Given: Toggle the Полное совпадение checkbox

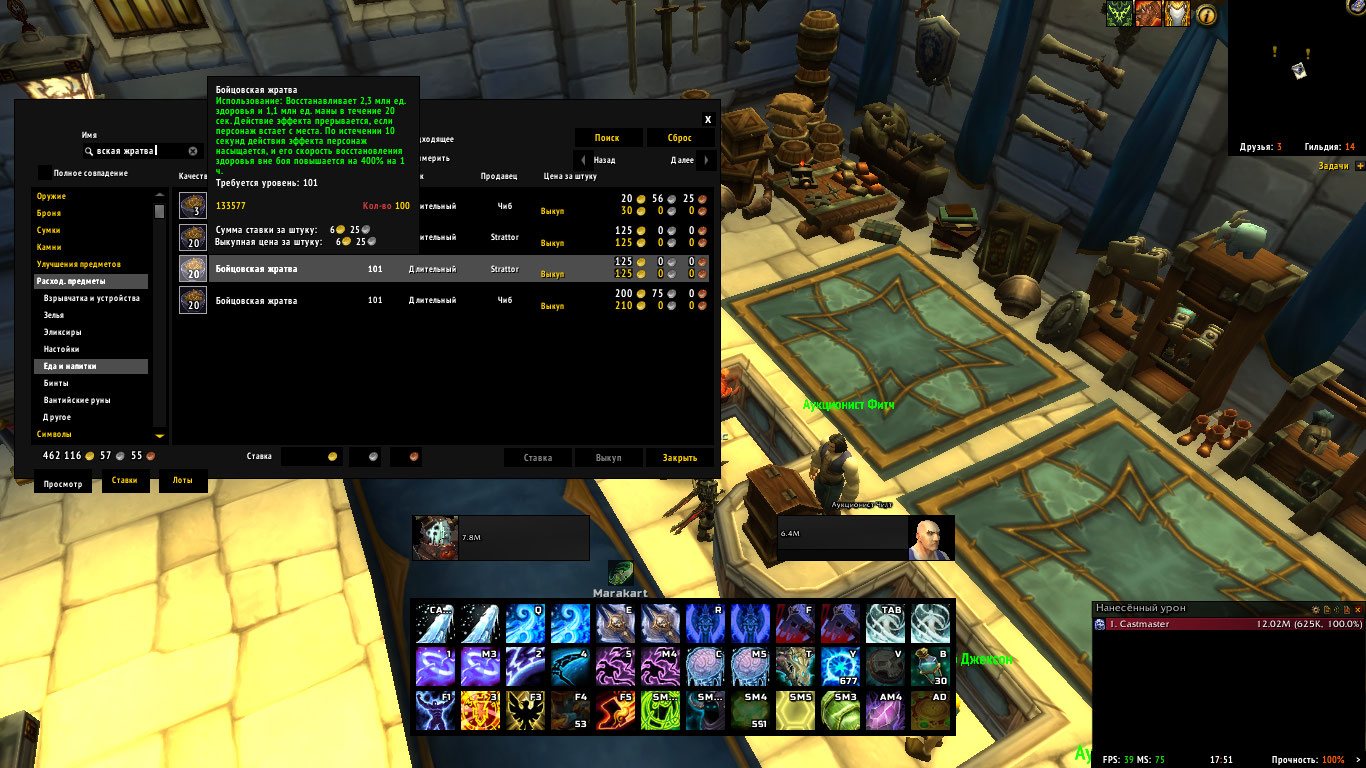Looking at the screenshot, I should (x=45, y=173).
